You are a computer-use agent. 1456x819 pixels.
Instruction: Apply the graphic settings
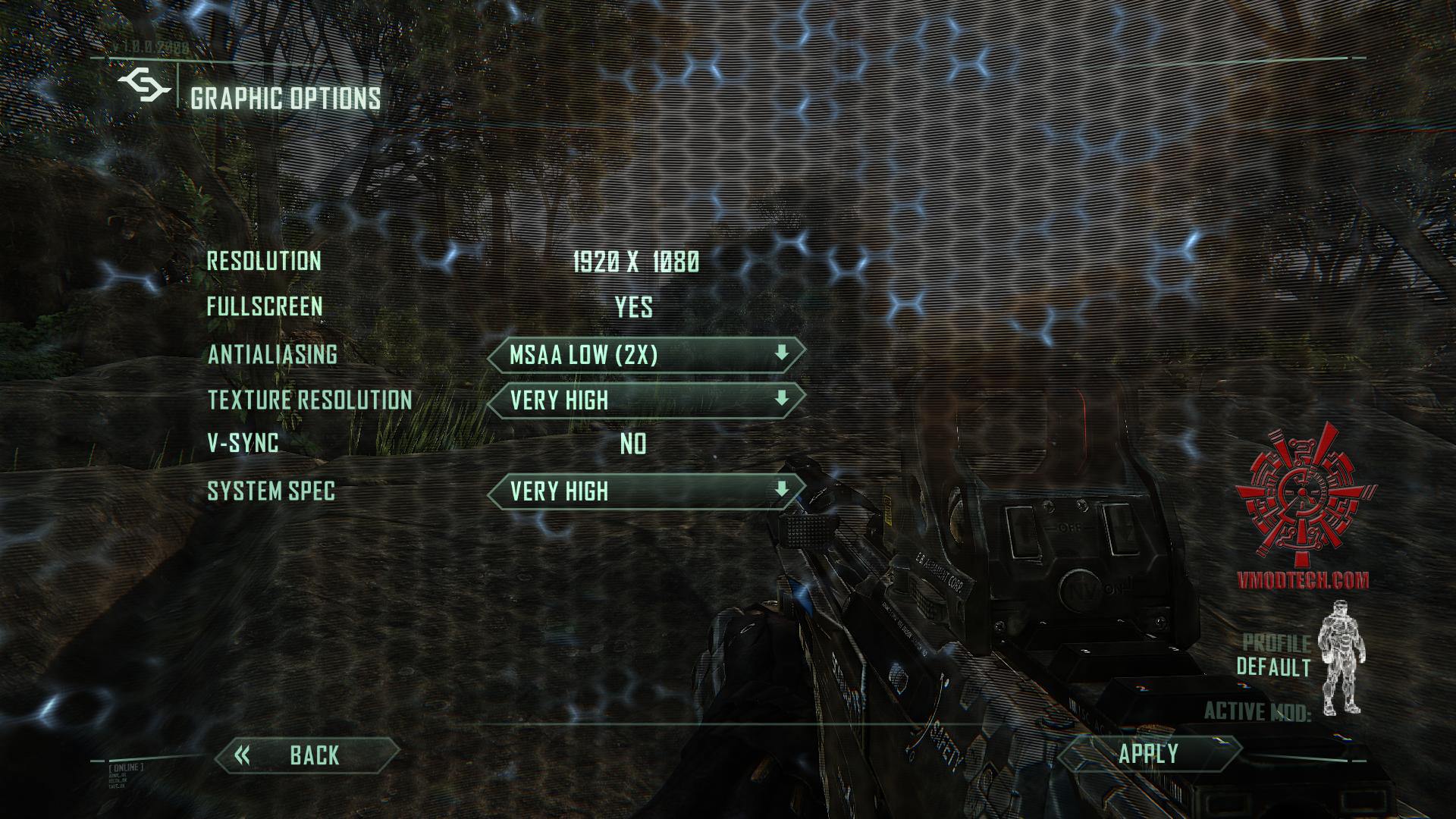click(1148, 754)
